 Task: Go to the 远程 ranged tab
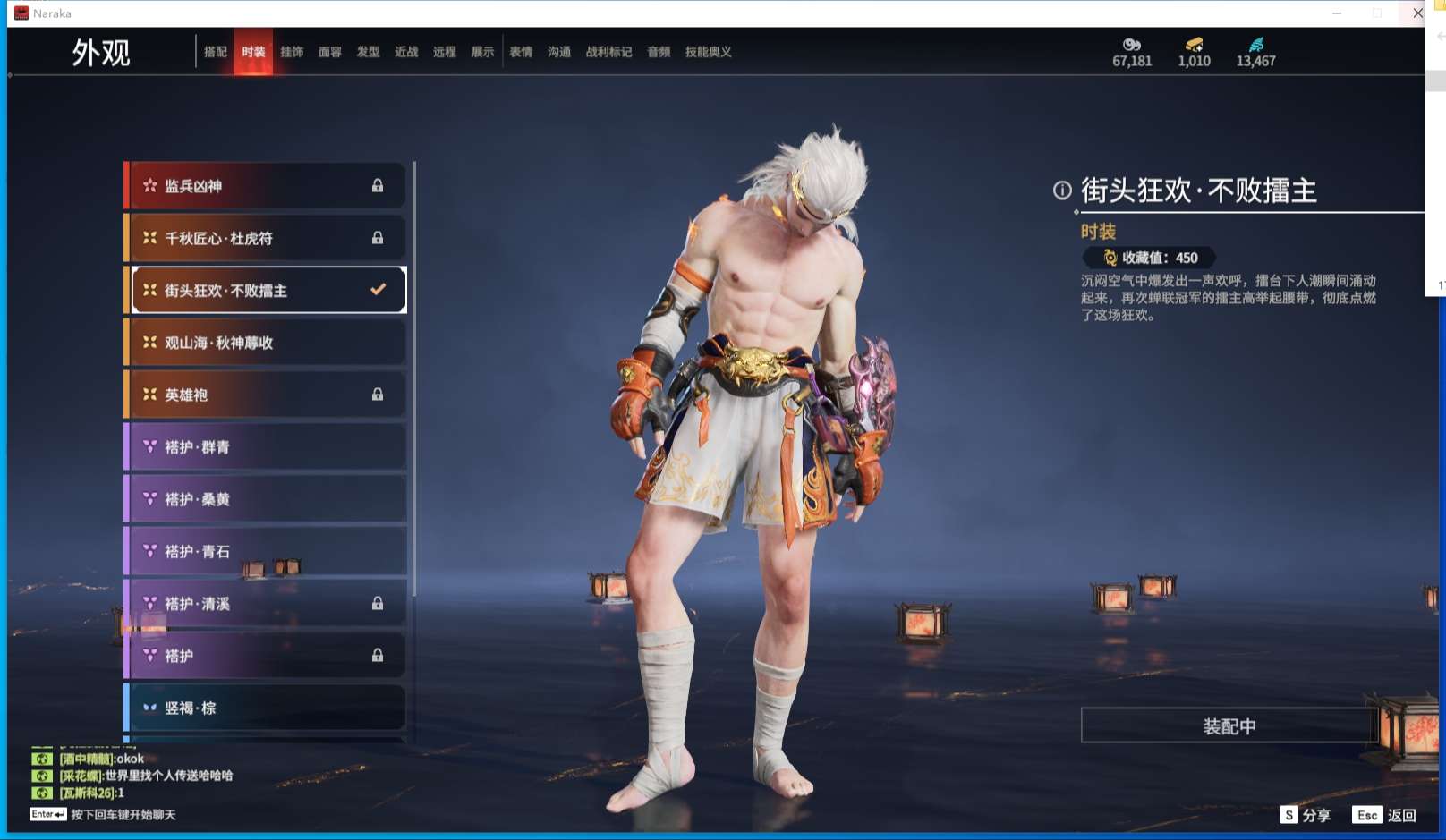click(445, 52)
